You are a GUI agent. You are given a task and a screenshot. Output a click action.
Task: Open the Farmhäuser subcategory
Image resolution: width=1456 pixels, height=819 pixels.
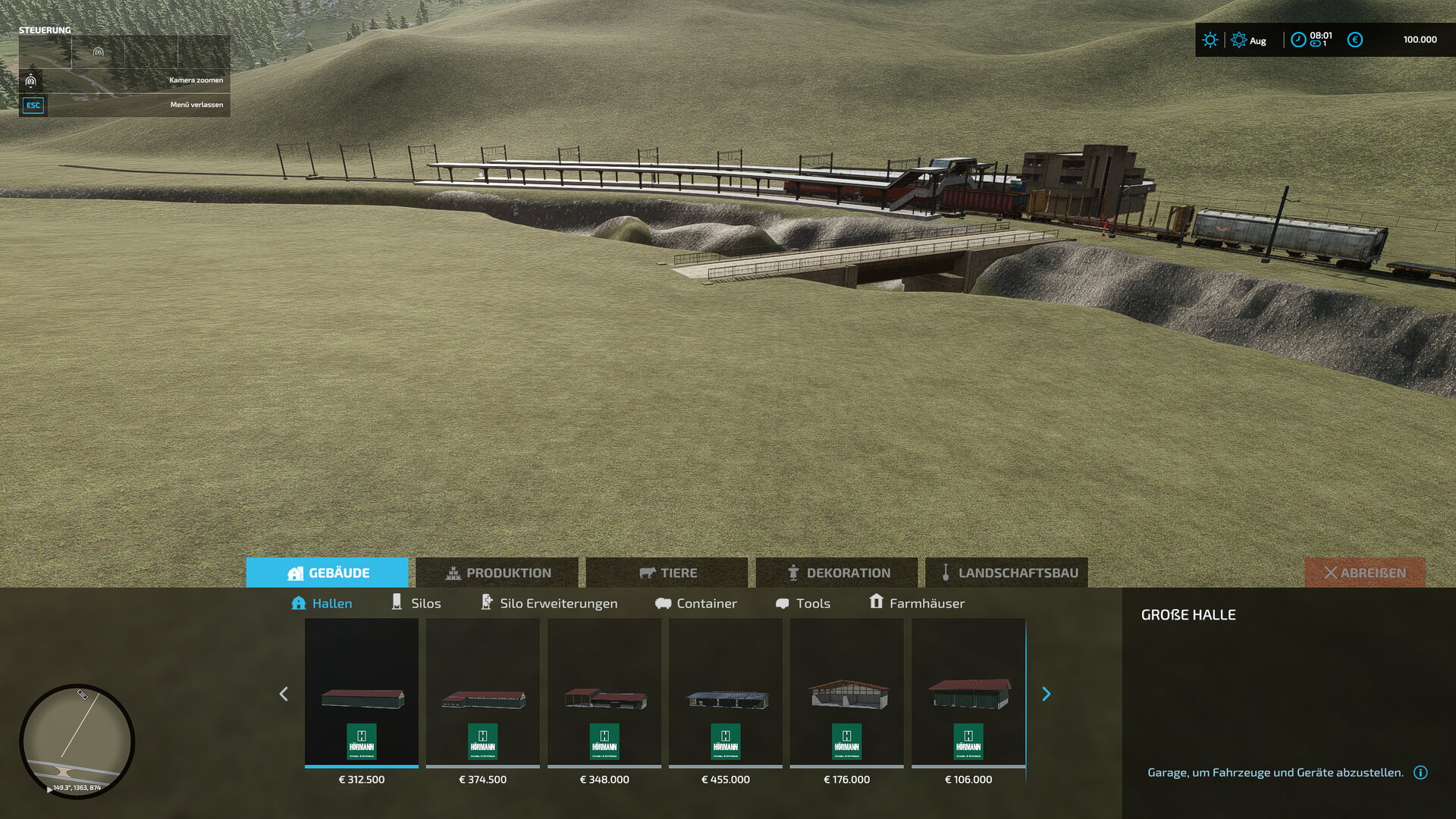coord(917,603)
